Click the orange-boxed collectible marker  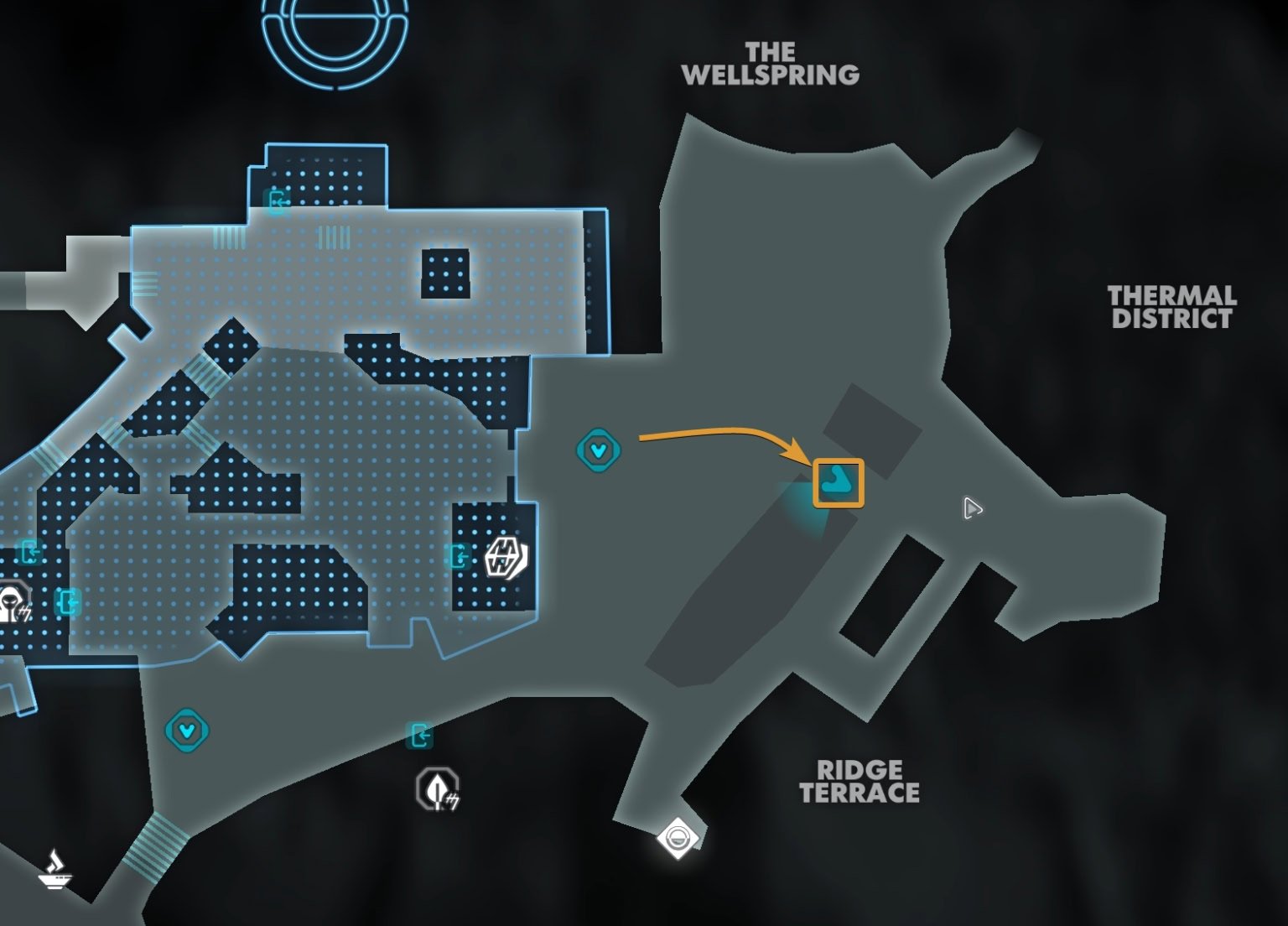point(839,482)
